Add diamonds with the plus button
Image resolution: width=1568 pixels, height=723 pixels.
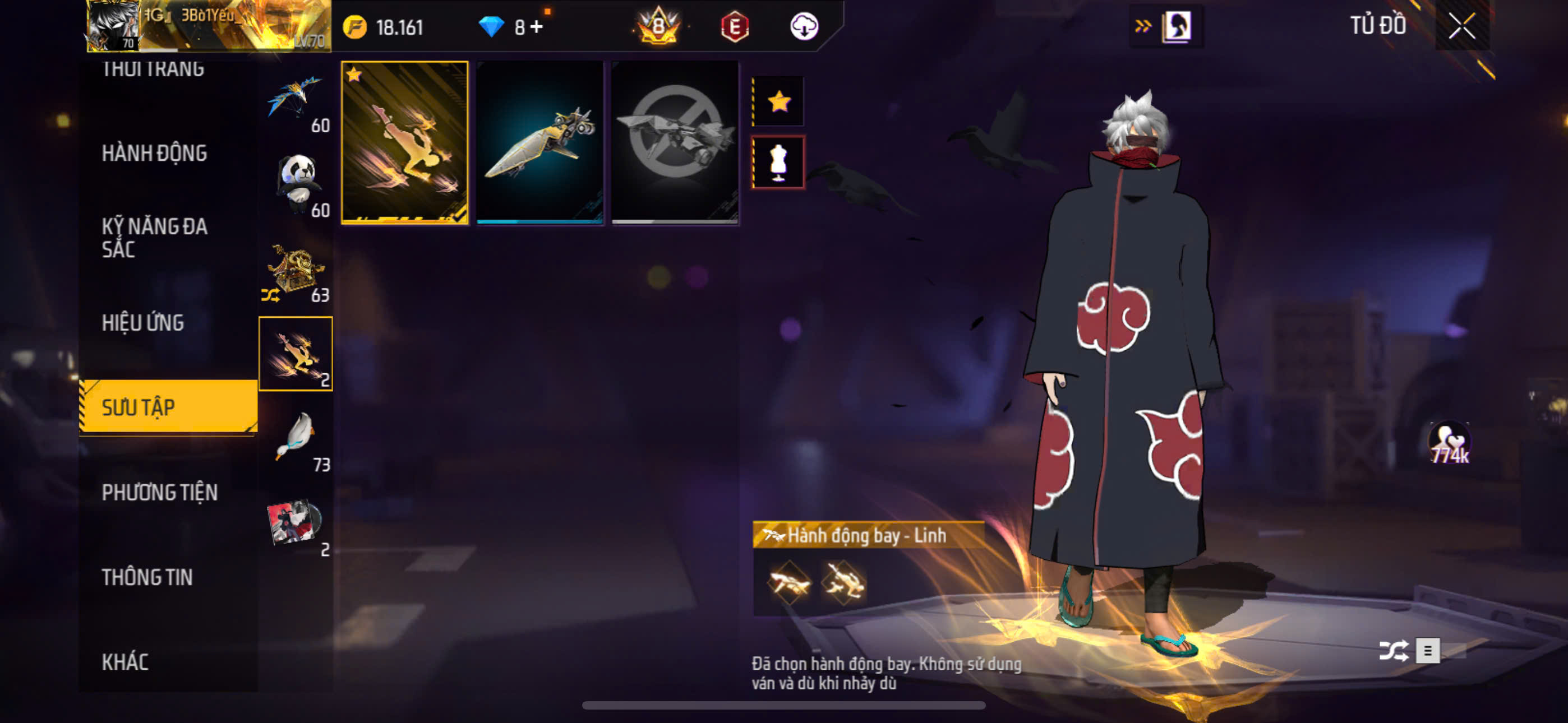tap(536, 27)
